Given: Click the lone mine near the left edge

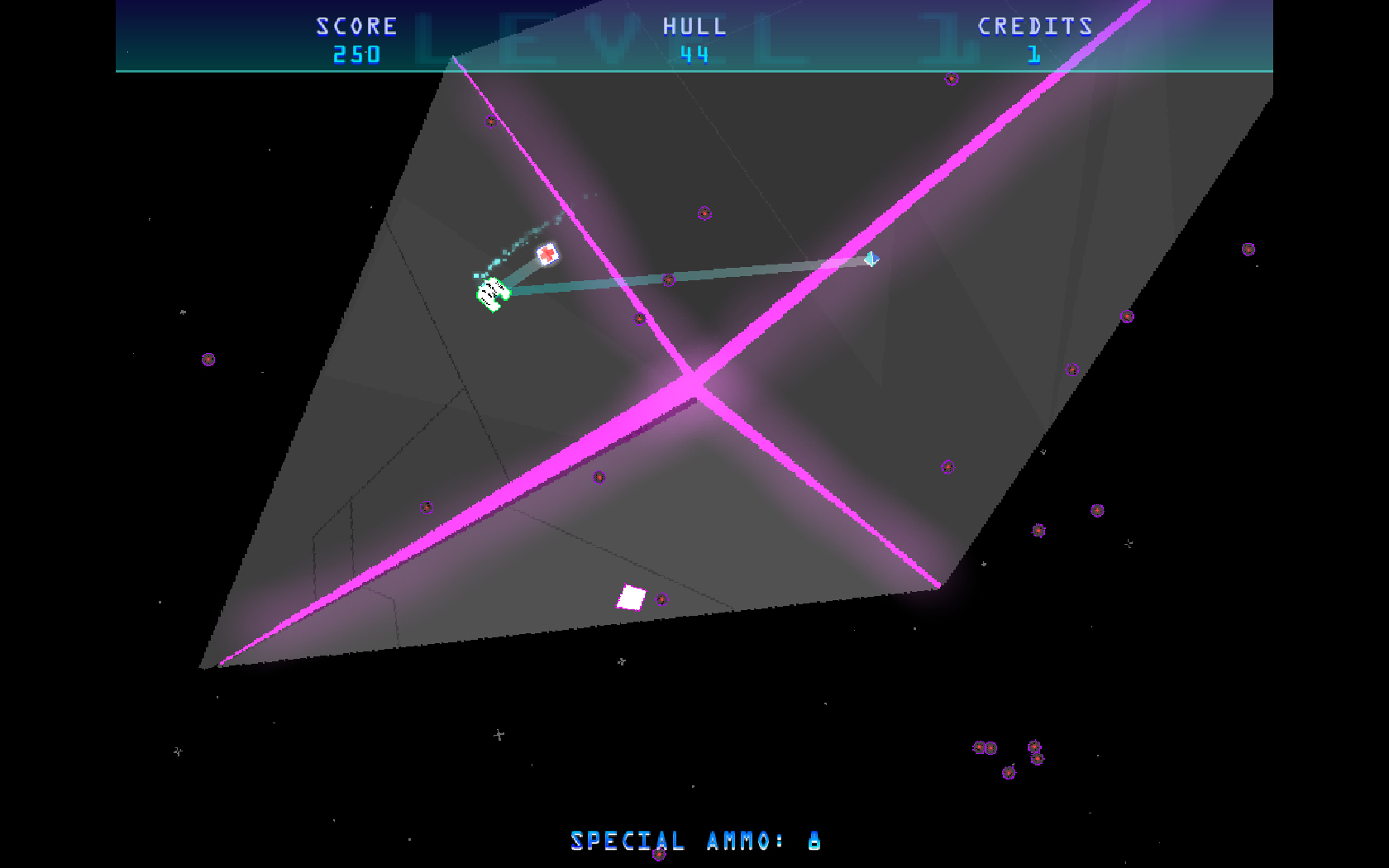Looking at the screenshot, I should 207,361.
